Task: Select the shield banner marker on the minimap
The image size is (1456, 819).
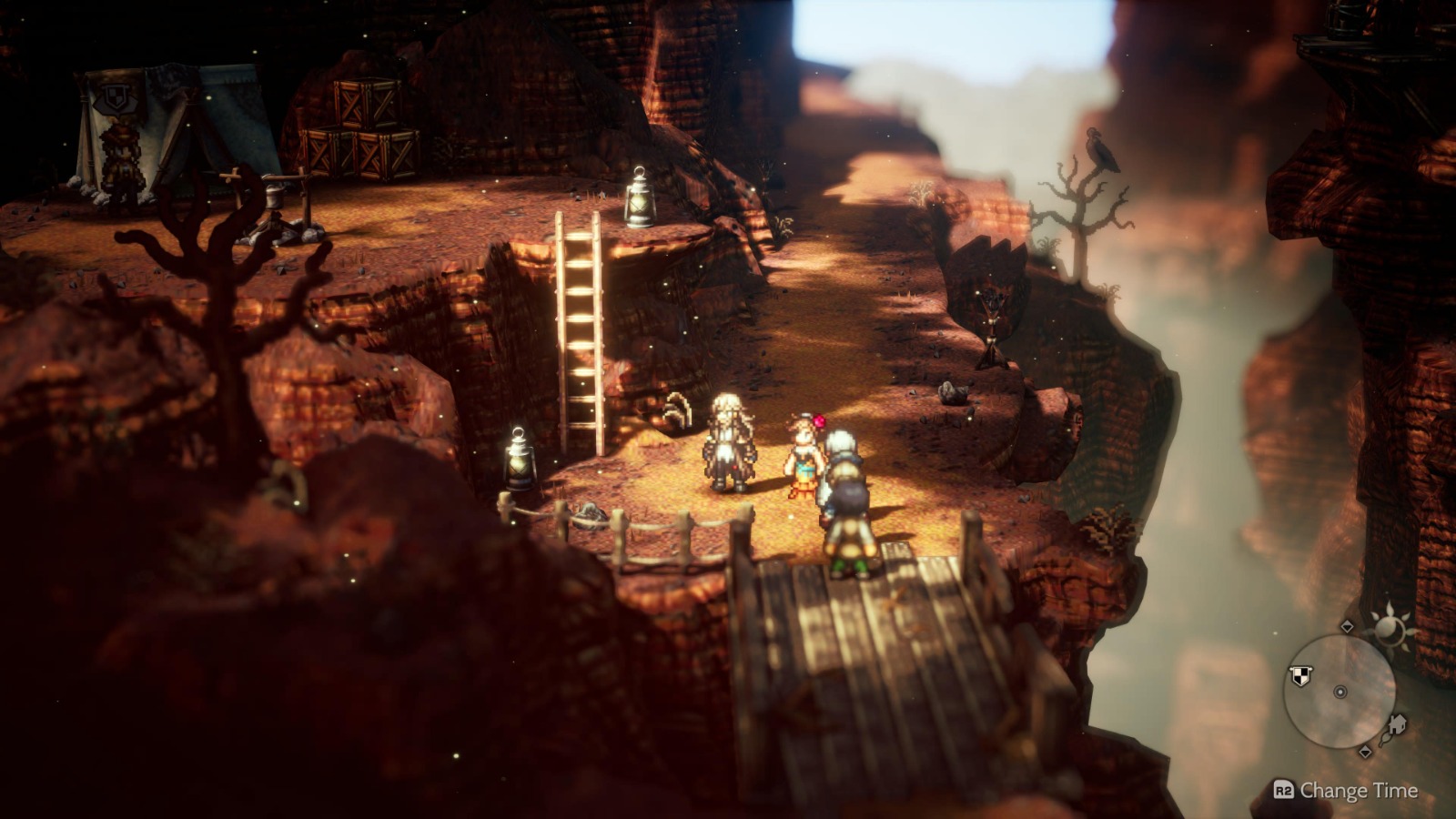Action: (x=1299, y=674)
